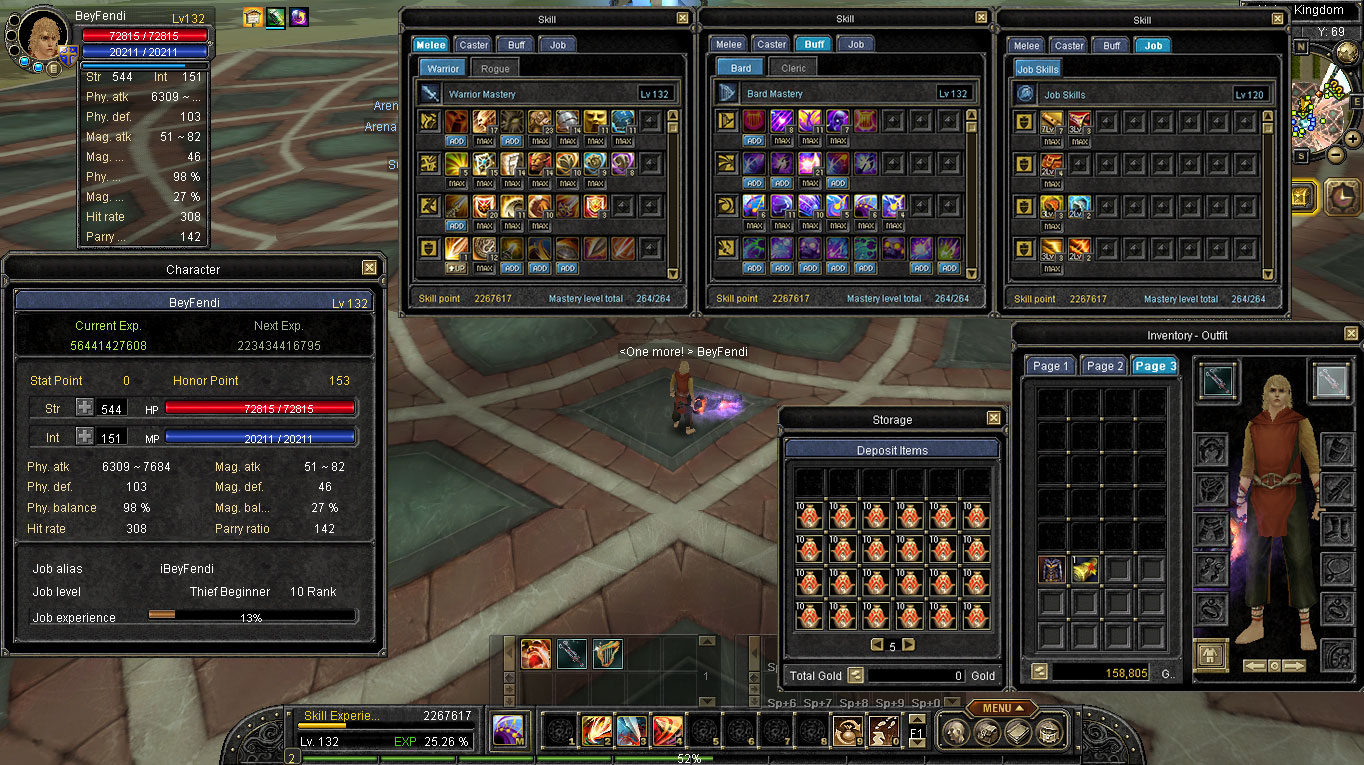Image resolution: width=1364 pixels, height=765 pixels.
Task: Expand the MENU button
Action: click(1002, 708)
